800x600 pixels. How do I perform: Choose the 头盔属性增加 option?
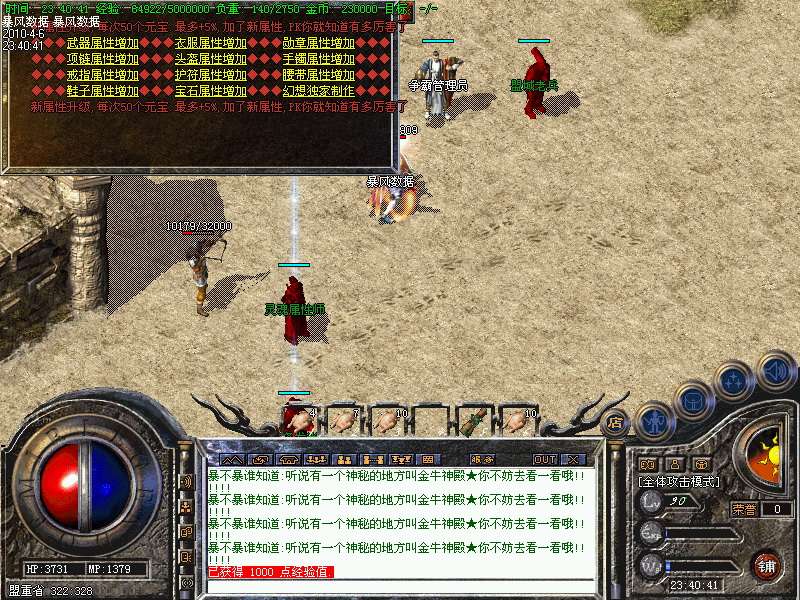coord(210,59)
